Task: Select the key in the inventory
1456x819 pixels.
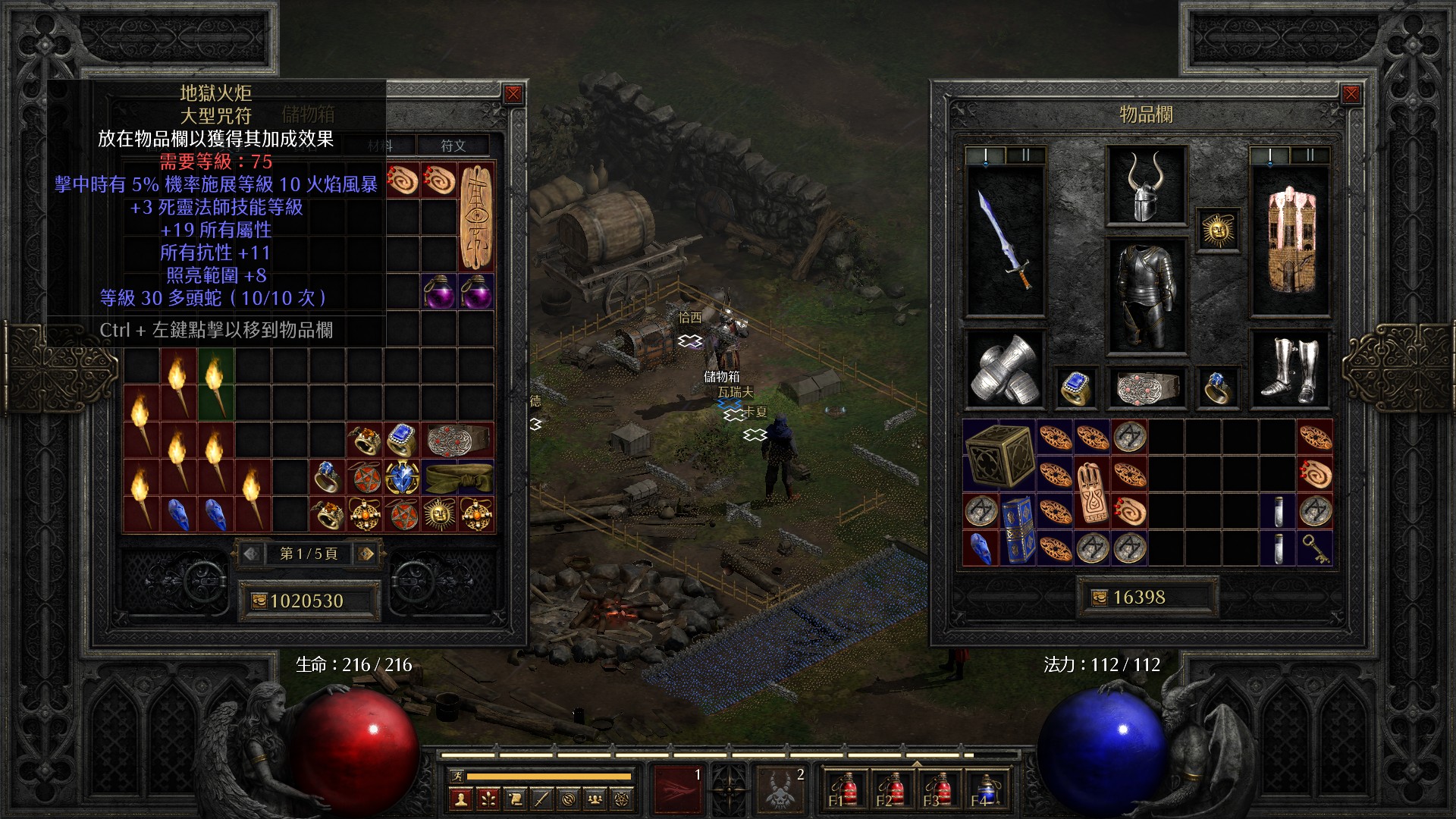Action: coord(1315,548)
